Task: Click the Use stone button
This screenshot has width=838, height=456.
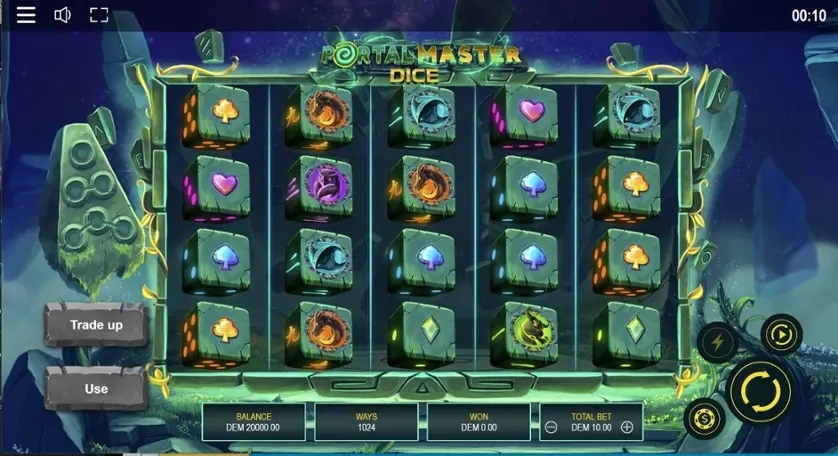Action: click(96, 388)
